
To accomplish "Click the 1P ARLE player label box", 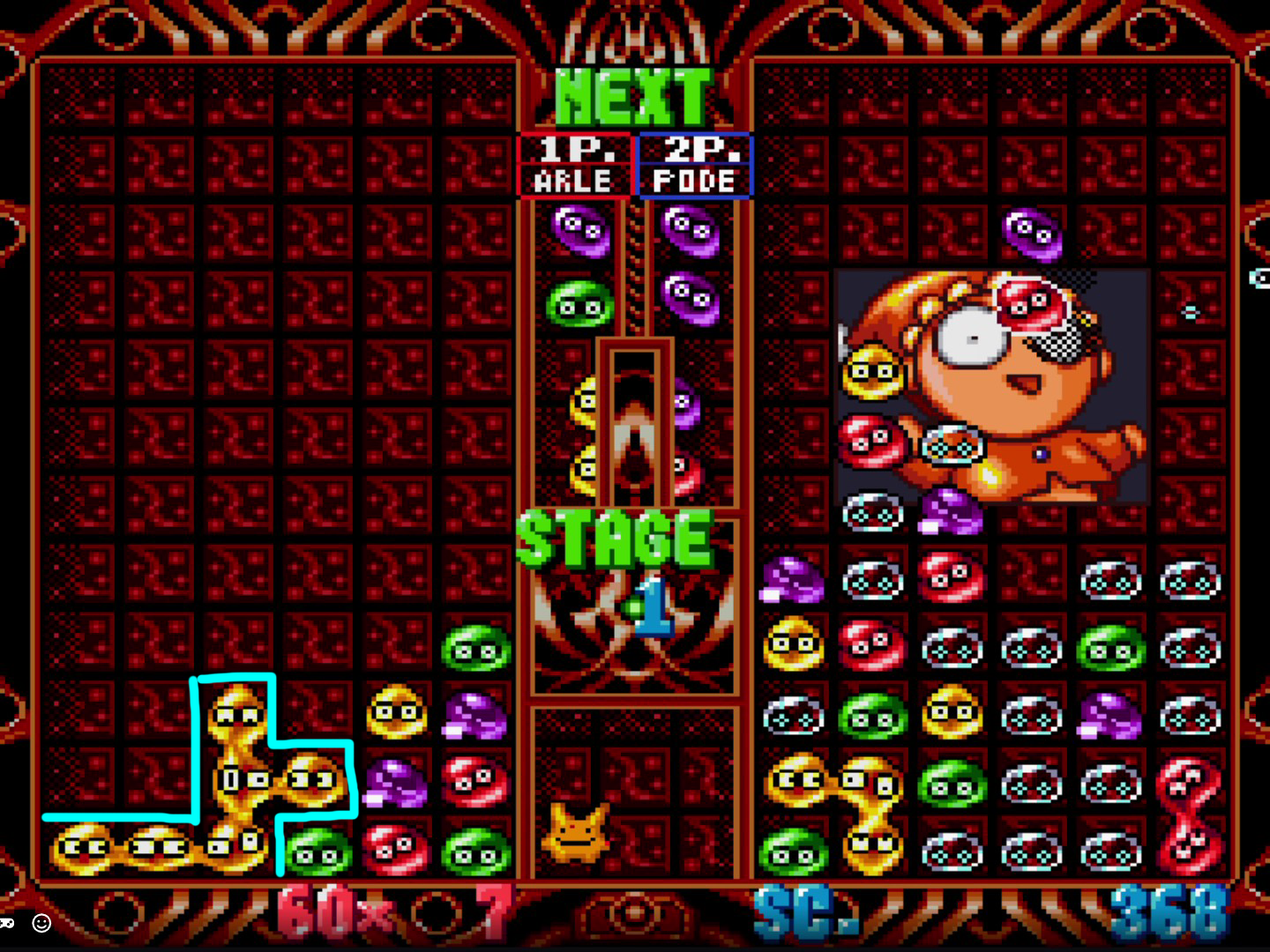I will click(x=573, y=165).
